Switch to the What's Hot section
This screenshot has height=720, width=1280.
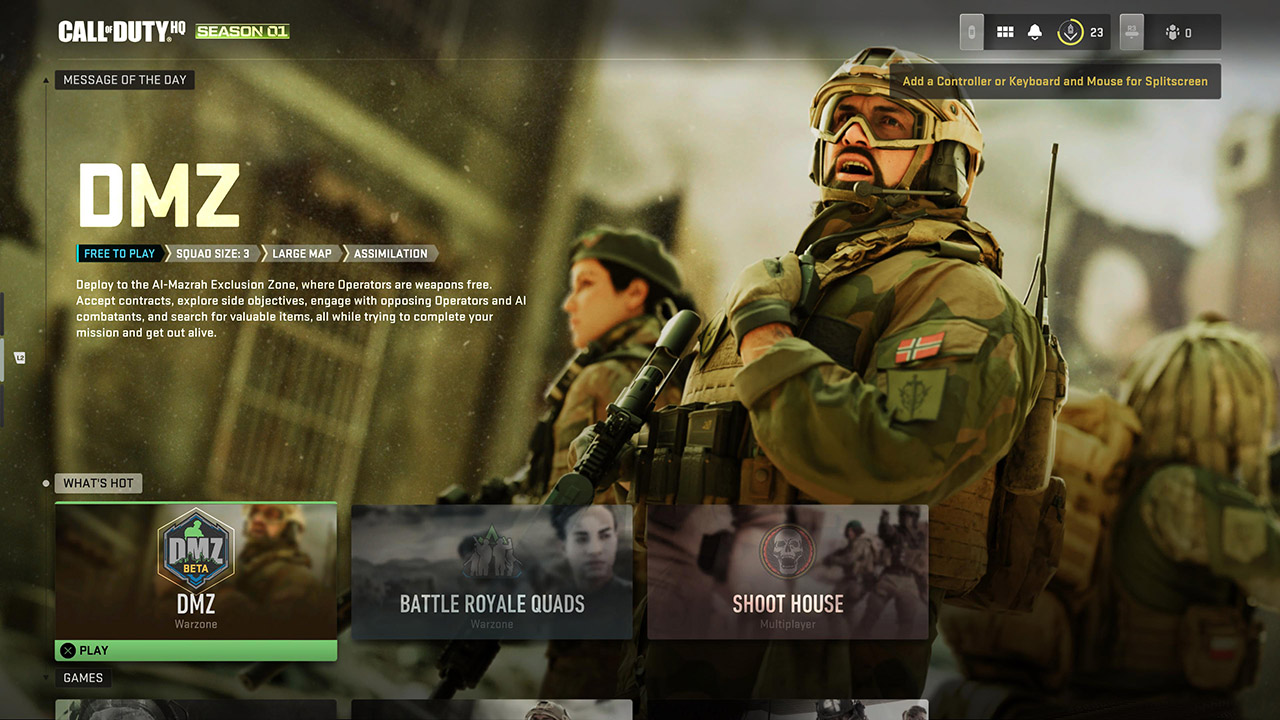pos(98,483)
